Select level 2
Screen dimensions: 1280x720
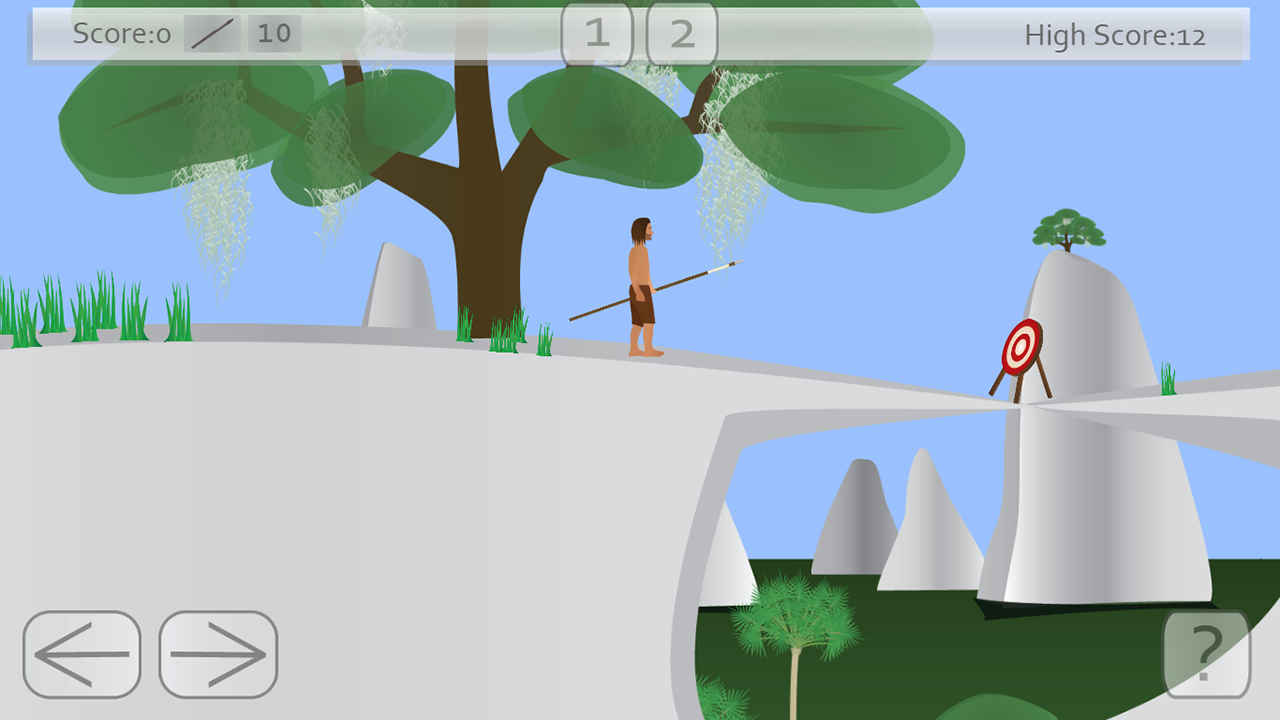point(682,34)
